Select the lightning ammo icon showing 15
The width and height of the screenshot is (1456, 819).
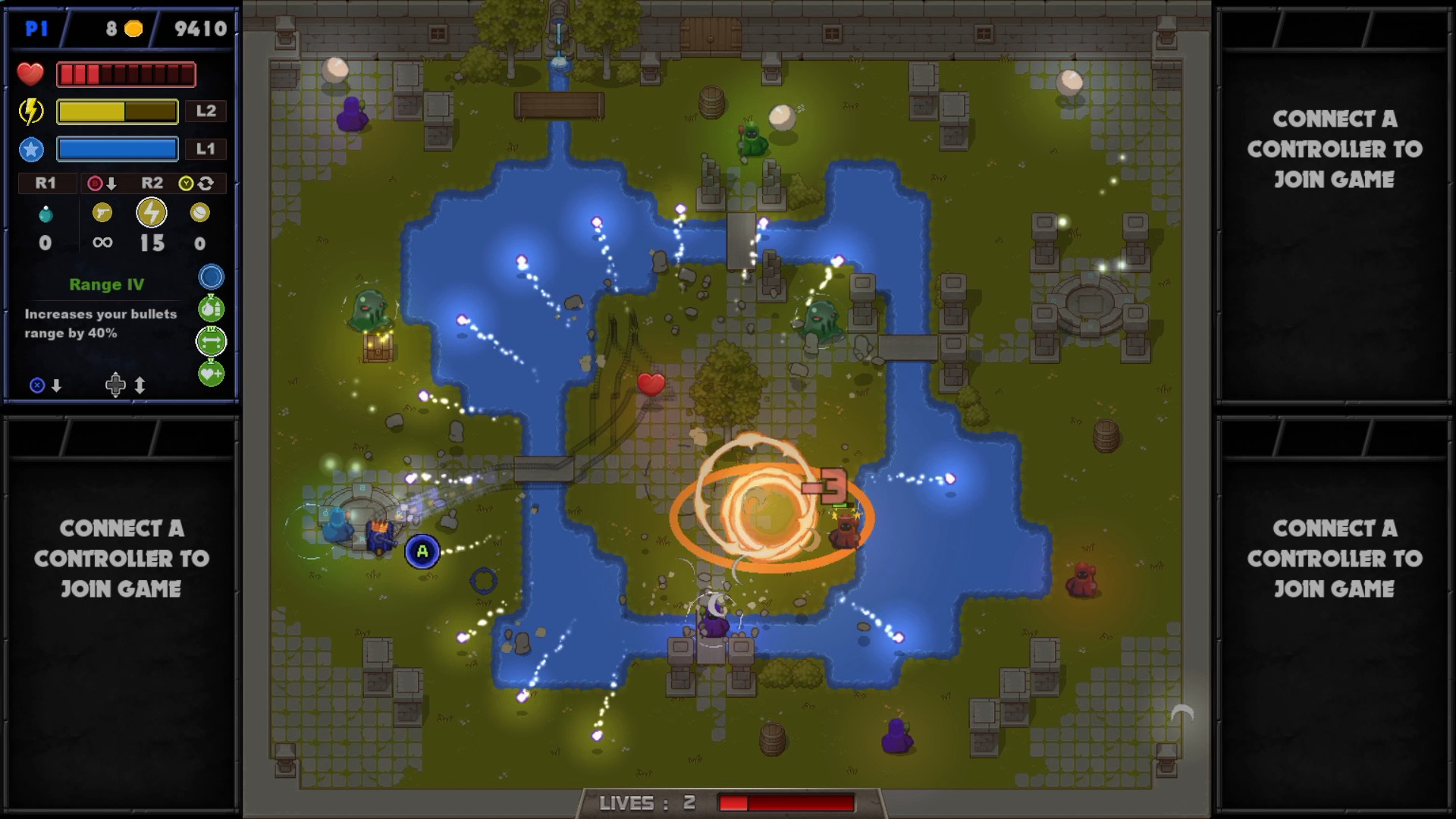(152, 212)
